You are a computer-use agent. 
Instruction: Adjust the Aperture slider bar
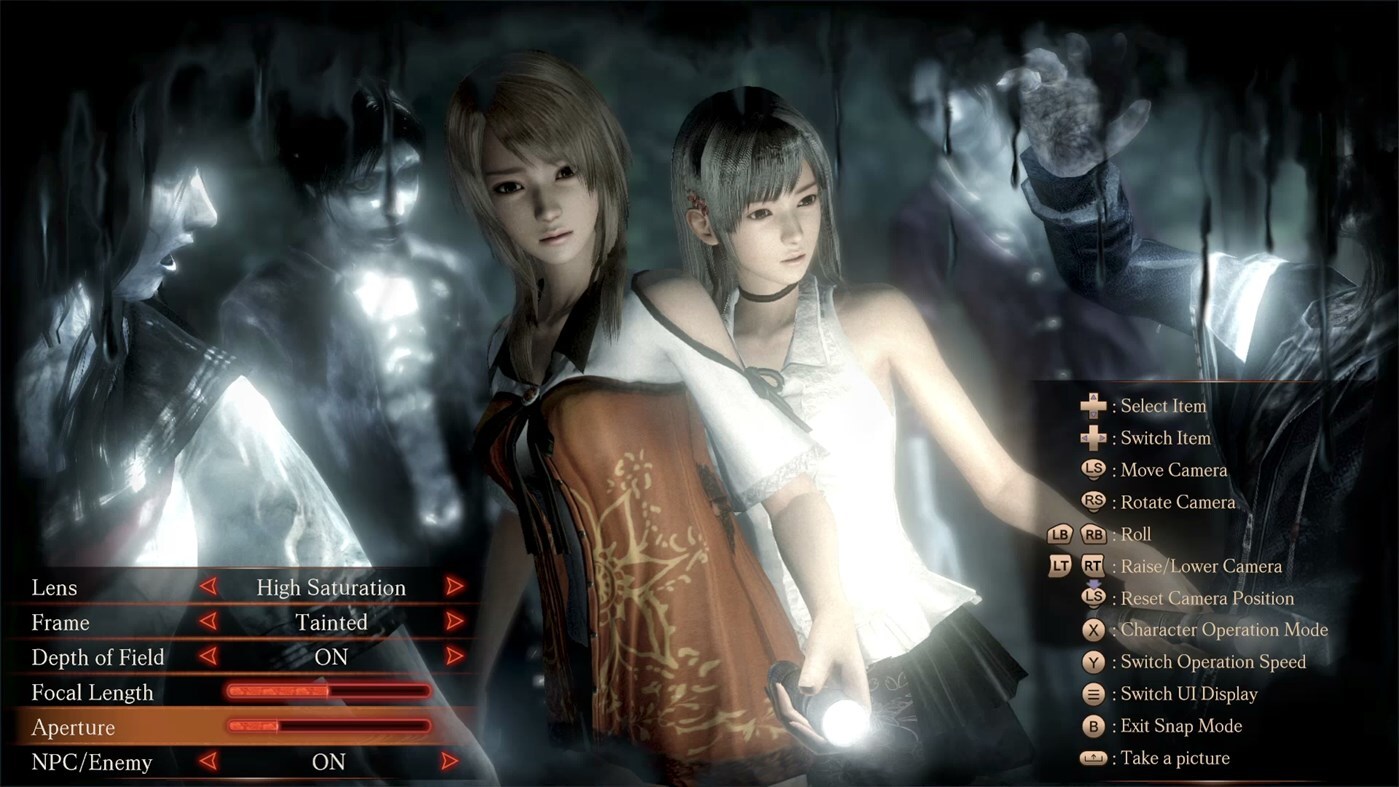tap(330, 727)
